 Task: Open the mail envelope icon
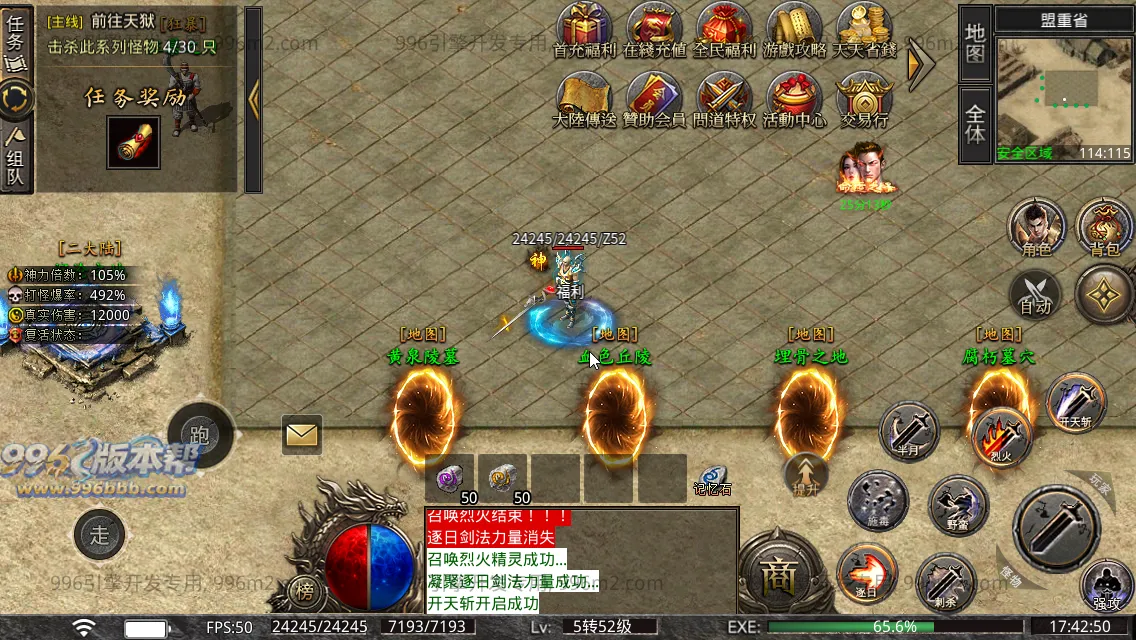point(301,434)
